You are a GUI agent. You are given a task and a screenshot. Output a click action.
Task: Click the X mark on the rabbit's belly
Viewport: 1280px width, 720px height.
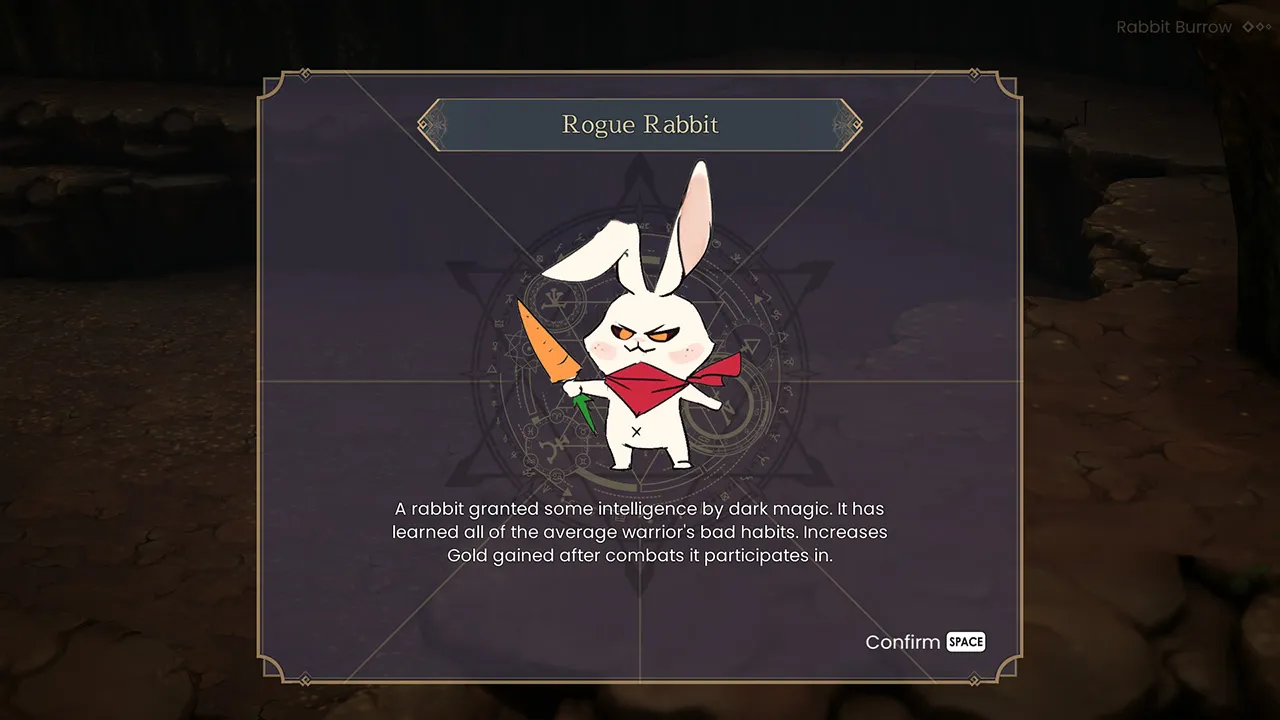(637, 432)
